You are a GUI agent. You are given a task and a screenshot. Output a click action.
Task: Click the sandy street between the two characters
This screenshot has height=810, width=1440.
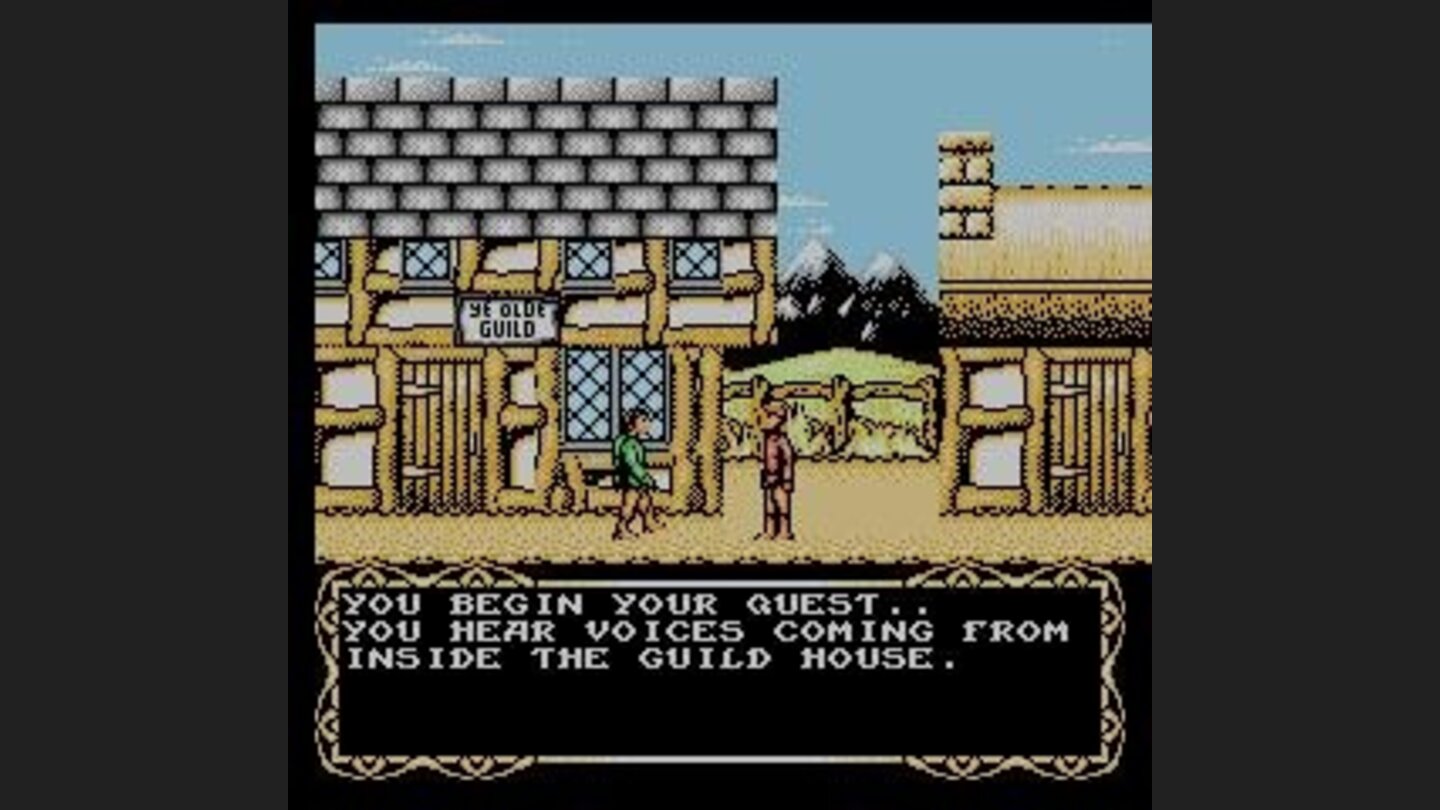click(x=710, y=530)
